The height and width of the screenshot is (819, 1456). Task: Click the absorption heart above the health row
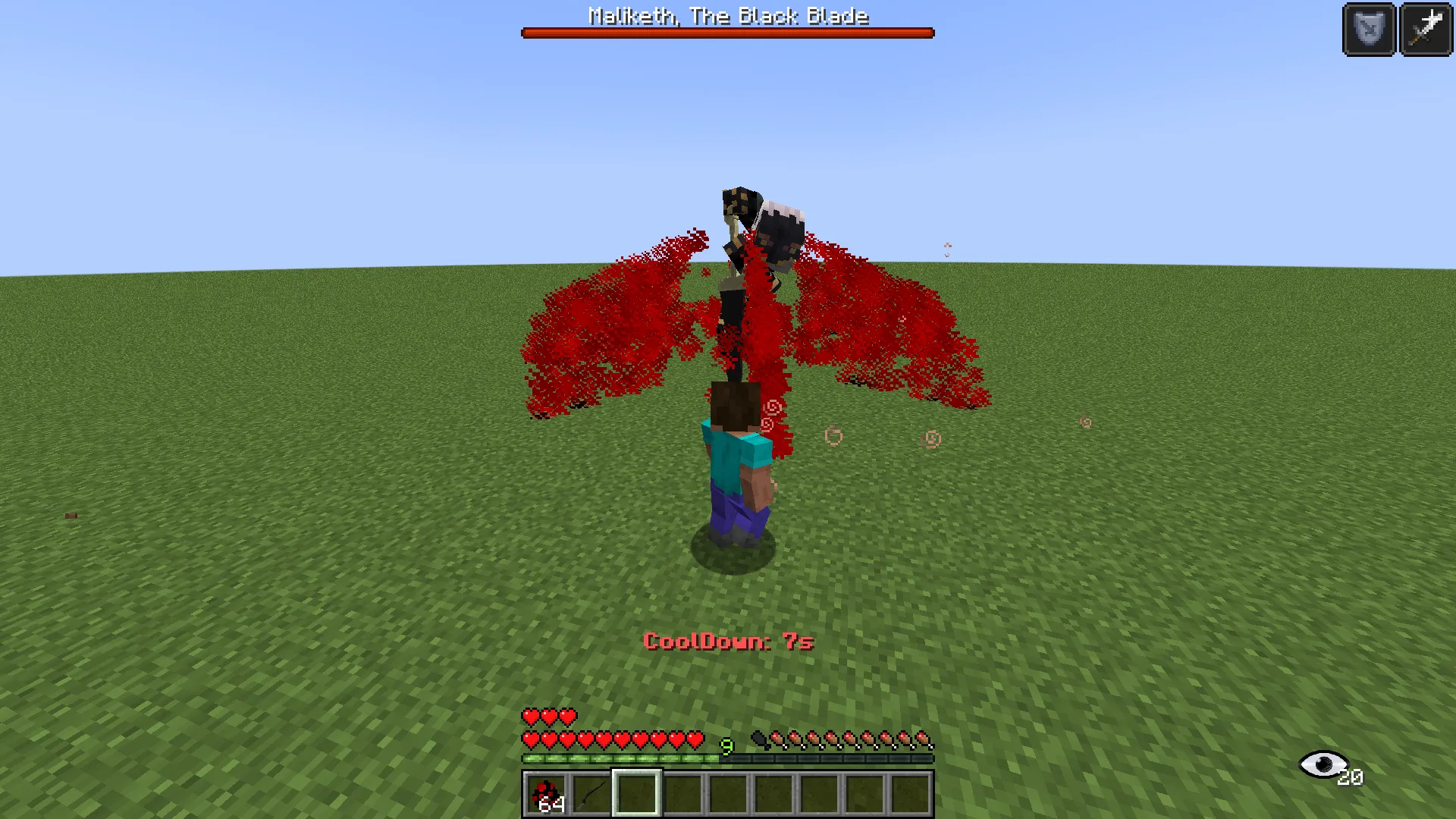coord(531,716)
